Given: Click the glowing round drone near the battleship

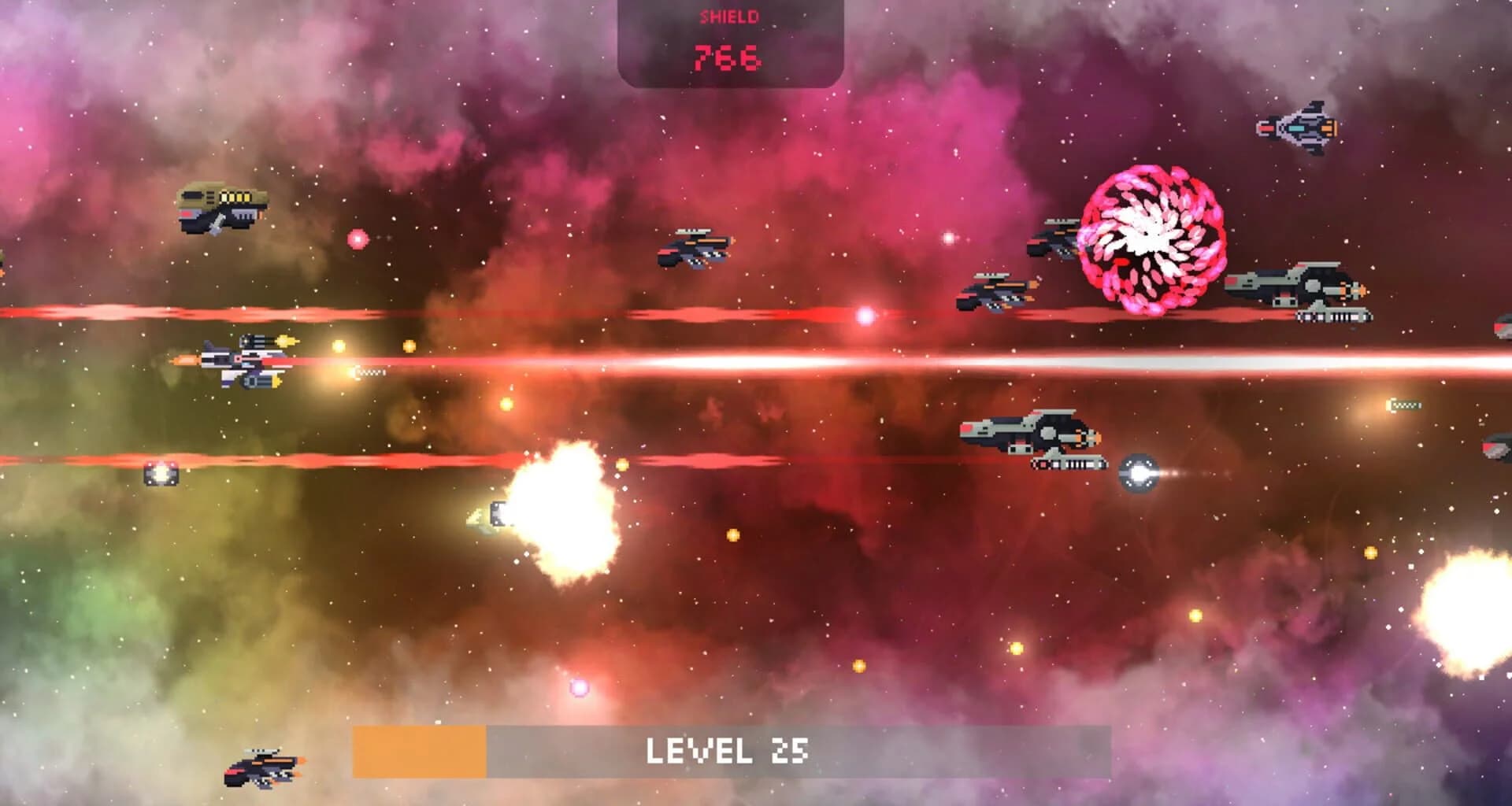Looking at the screenshot, I should click(x=1138, y=472).
